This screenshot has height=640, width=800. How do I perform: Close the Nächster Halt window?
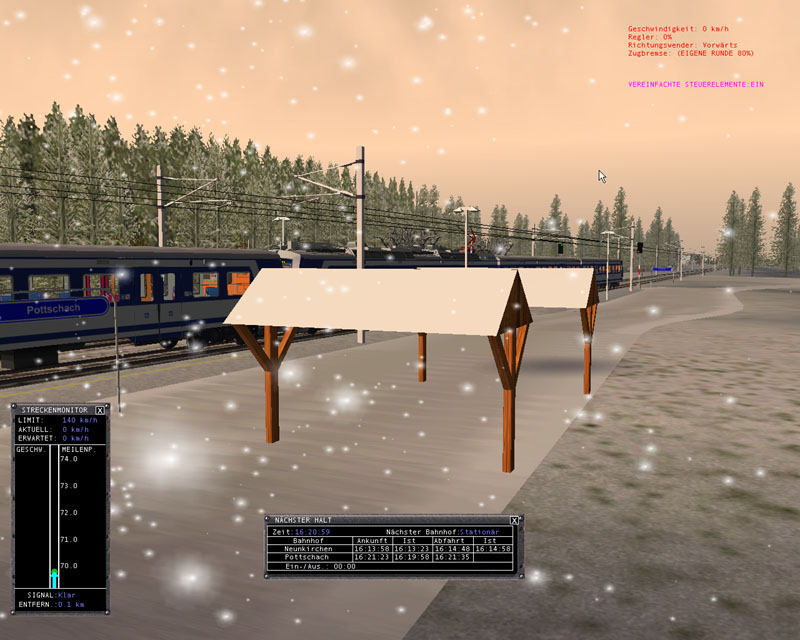[x=514, y=520]
